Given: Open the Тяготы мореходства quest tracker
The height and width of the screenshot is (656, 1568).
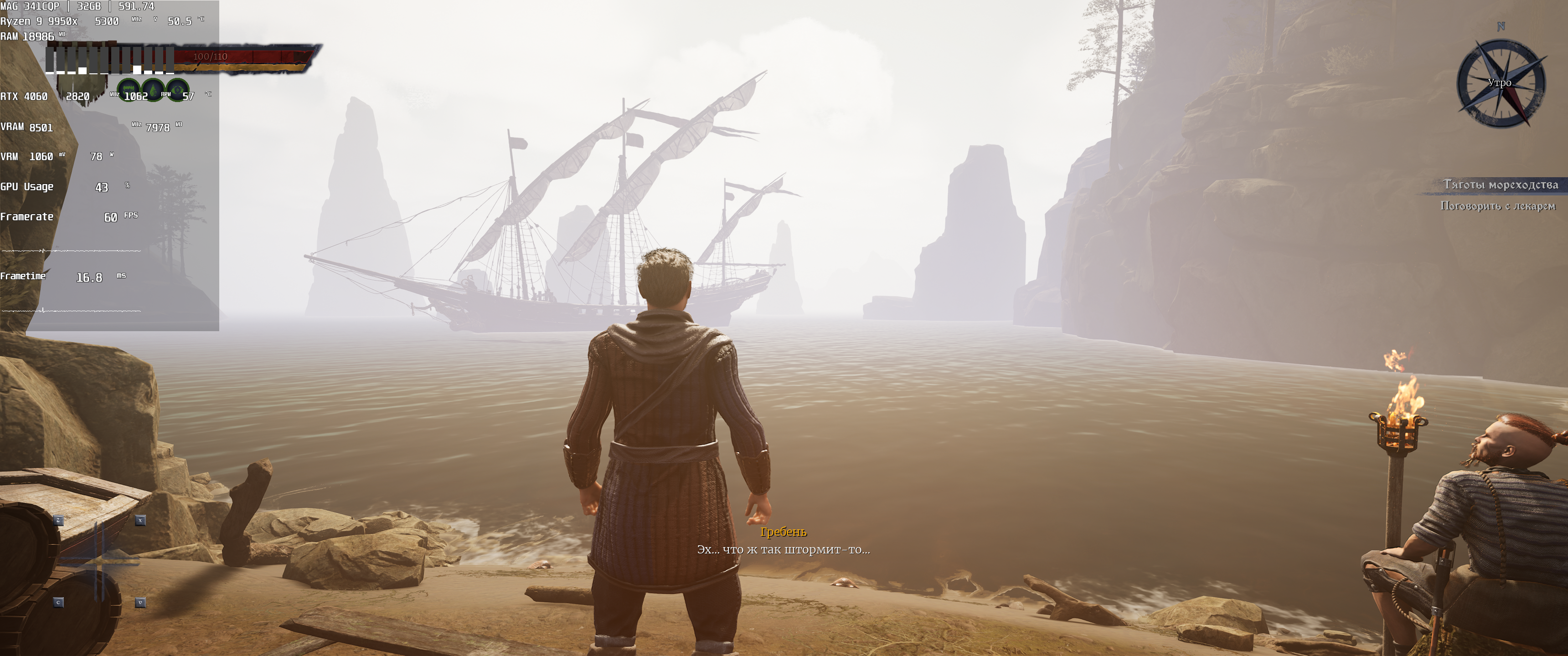Looking at the screenshot, I should (x=1500, y=184).
